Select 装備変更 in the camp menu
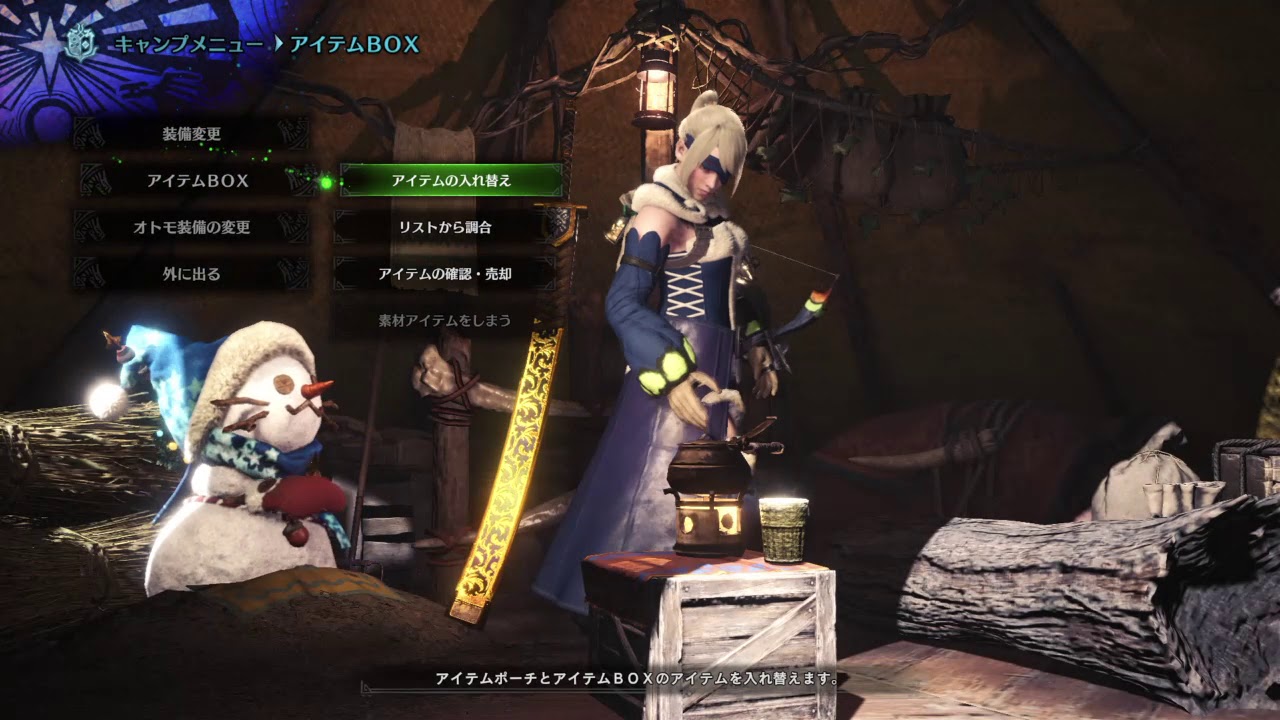 (192, 133)
